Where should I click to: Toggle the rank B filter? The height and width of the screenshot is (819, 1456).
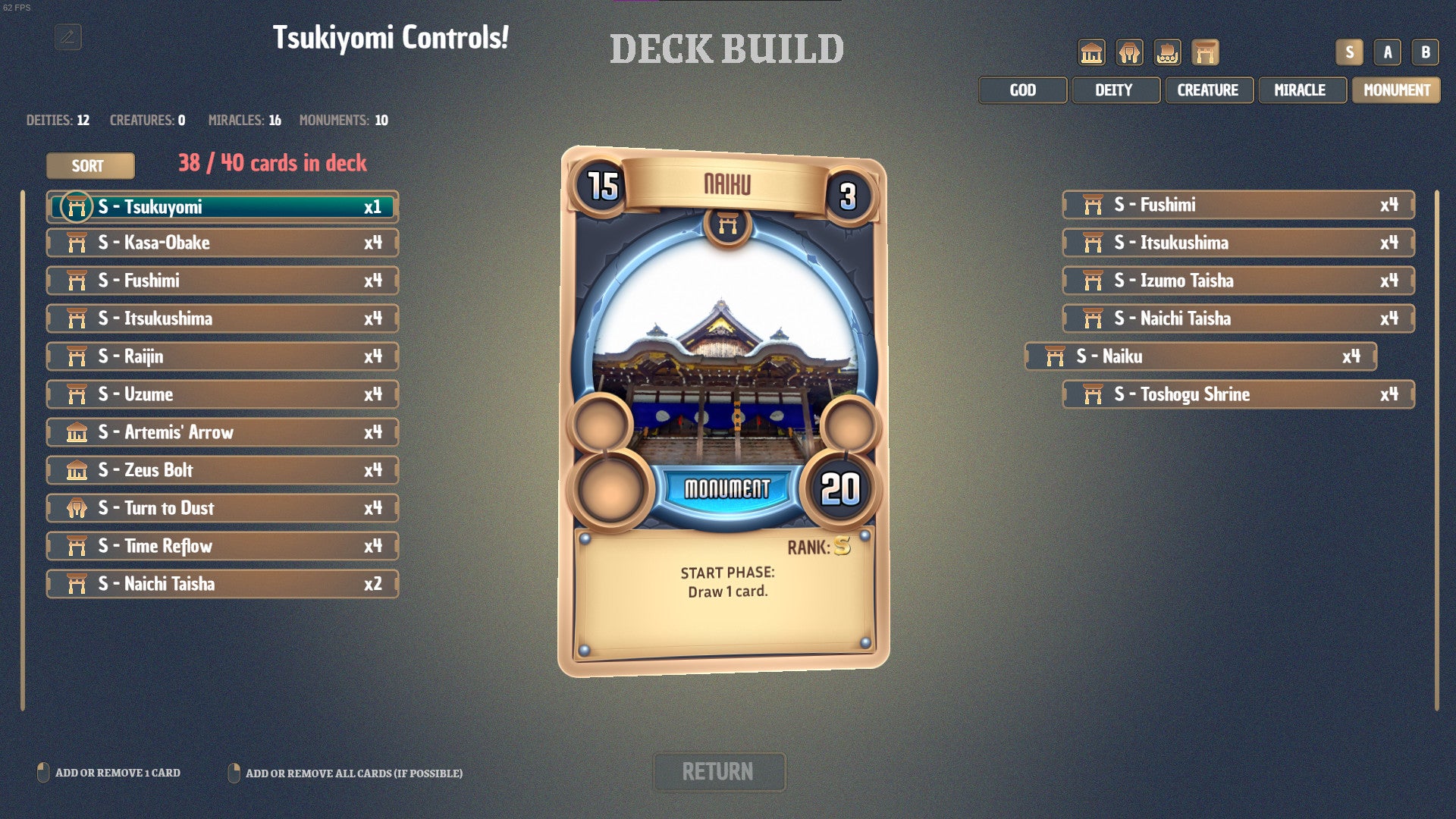(x=1425, y=52)
